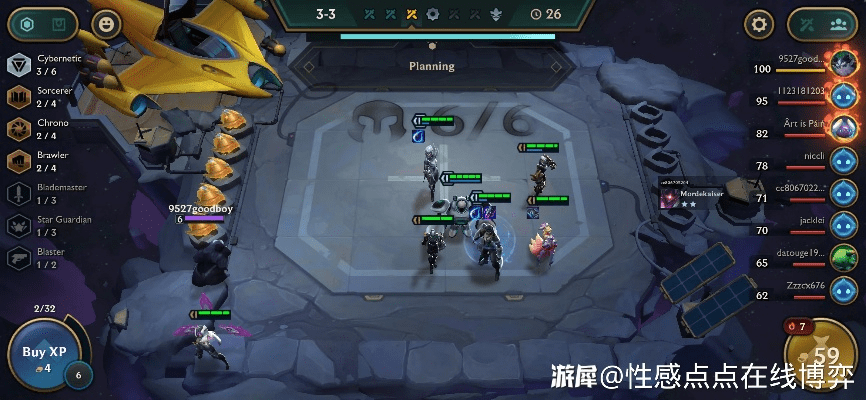Viewport: 866px width, 400px height.
Task: Switch to the hexagon traits tab
Action: (x=28, y=24)
